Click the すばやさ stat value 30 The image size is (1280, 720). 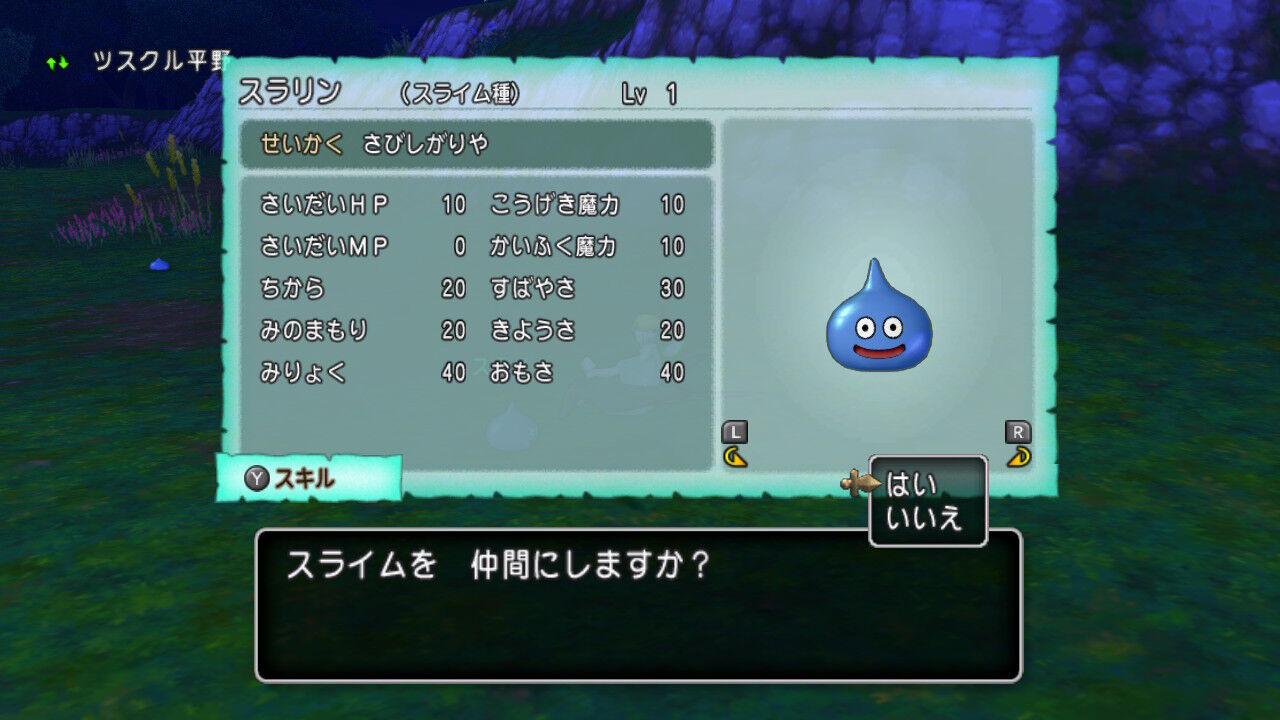point(670,288)
